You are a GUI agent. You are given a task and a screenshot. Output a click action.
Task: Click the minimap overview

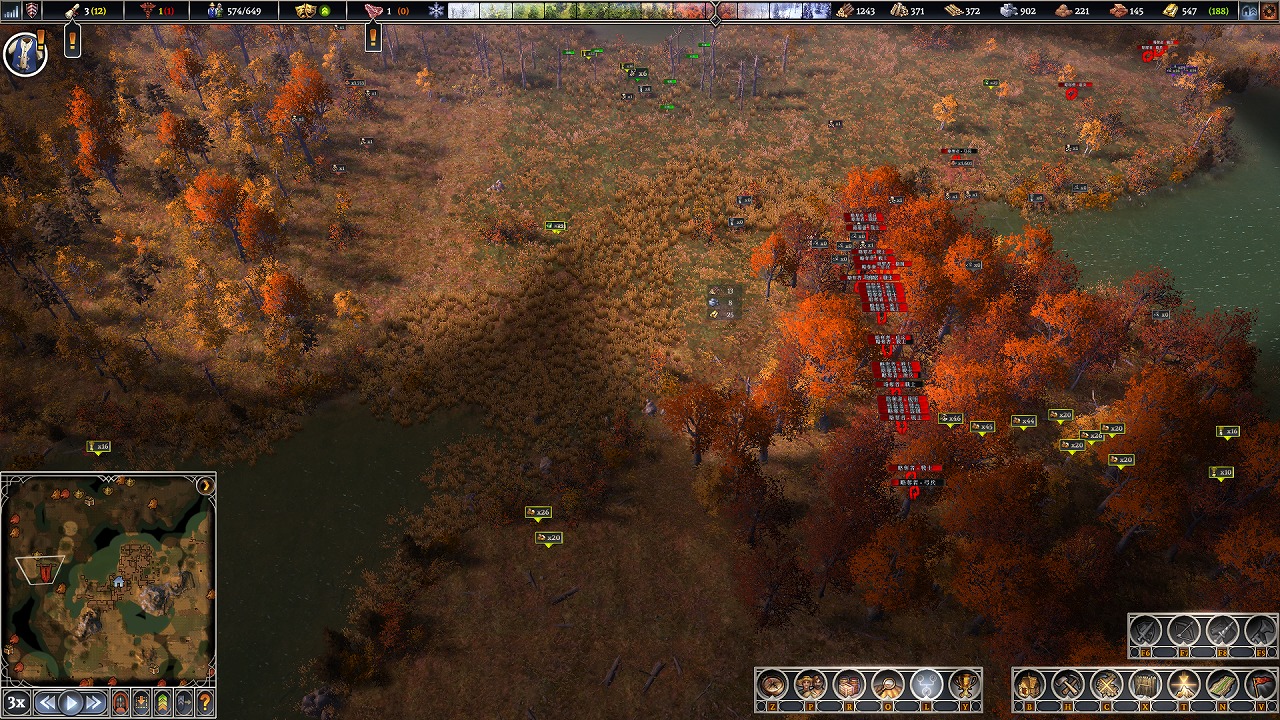pyautogui.click(x=108, y=580)
